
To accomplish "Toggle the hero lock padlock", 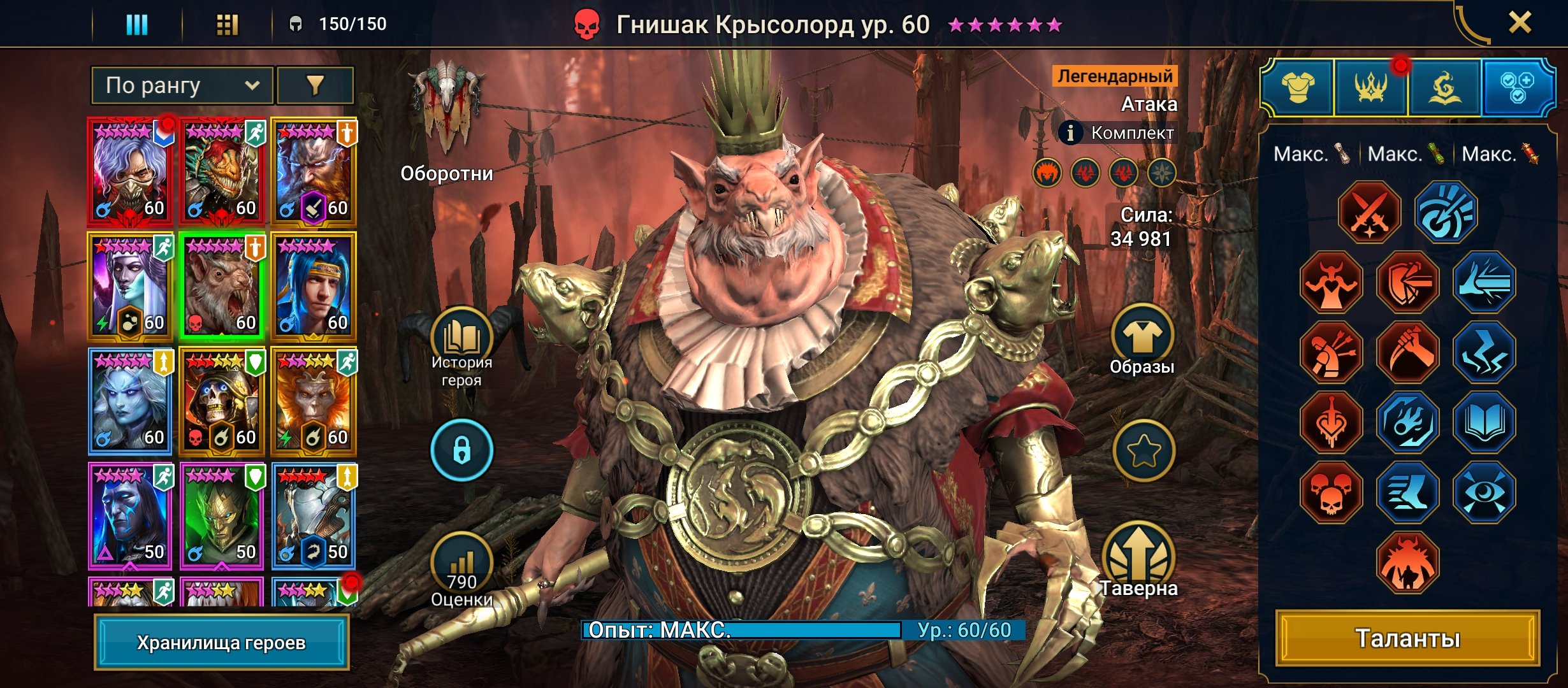I will tap(461, 450).
